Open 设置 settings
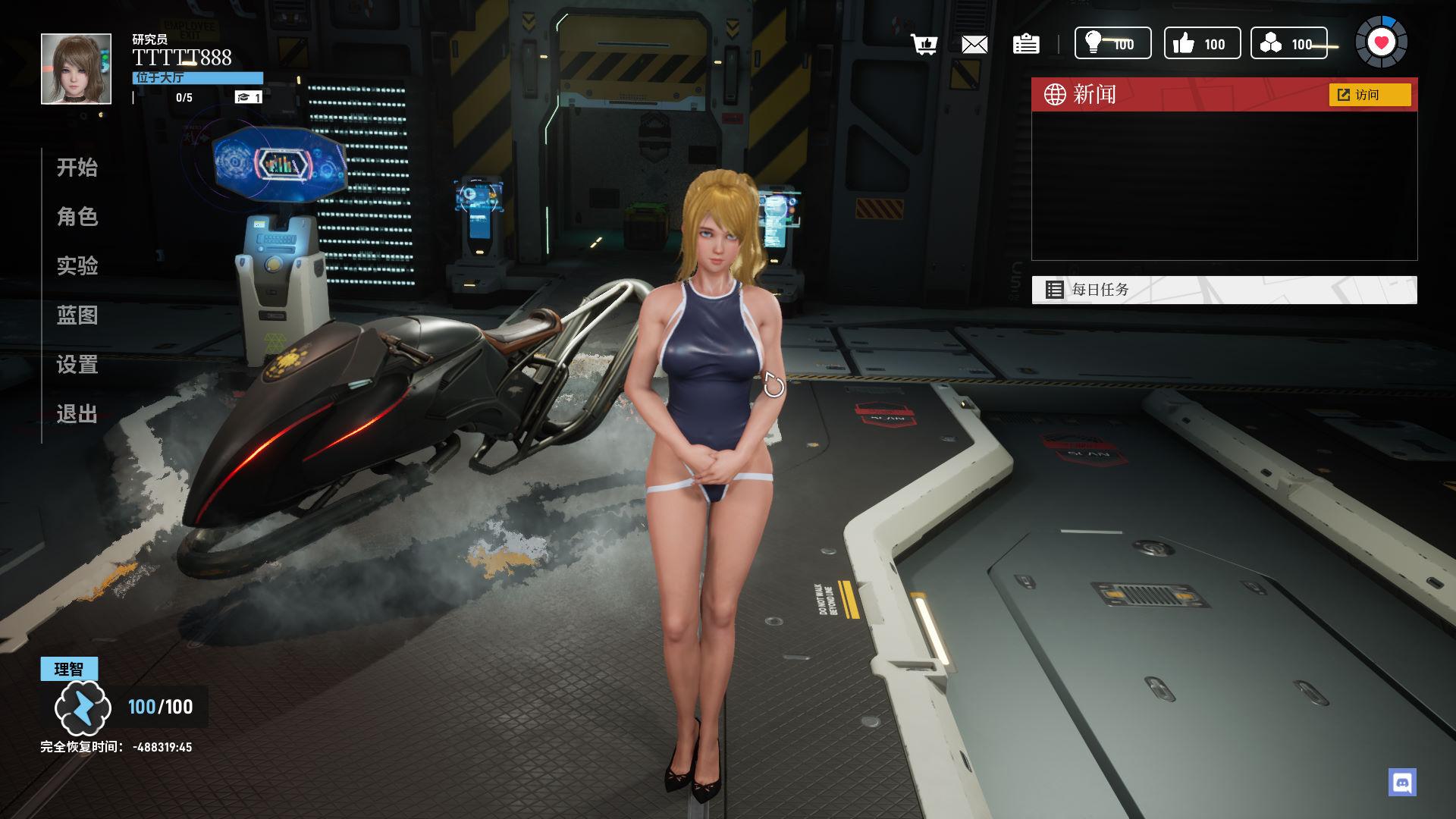 pos(77,365)
